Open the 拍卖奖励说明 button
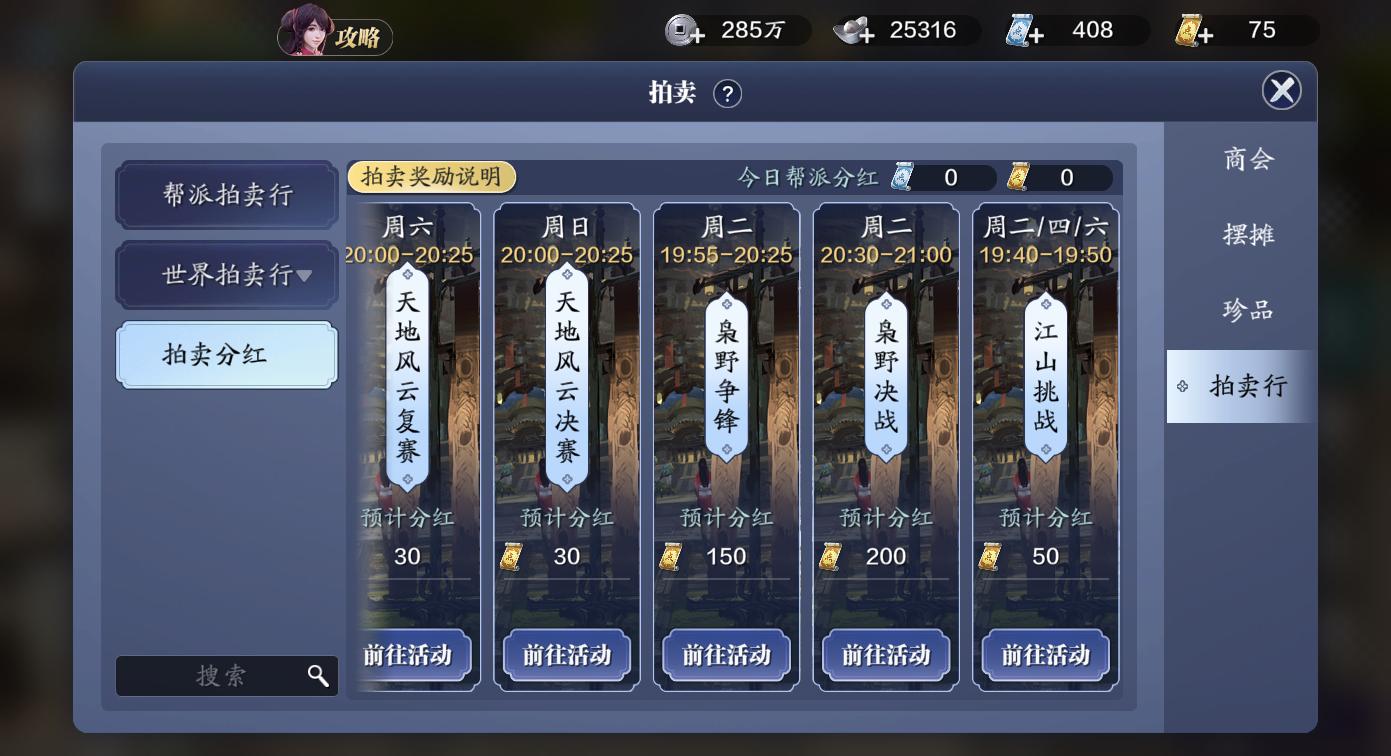The height and width of the screenshot is (756, 1391). tap(431, 176)
